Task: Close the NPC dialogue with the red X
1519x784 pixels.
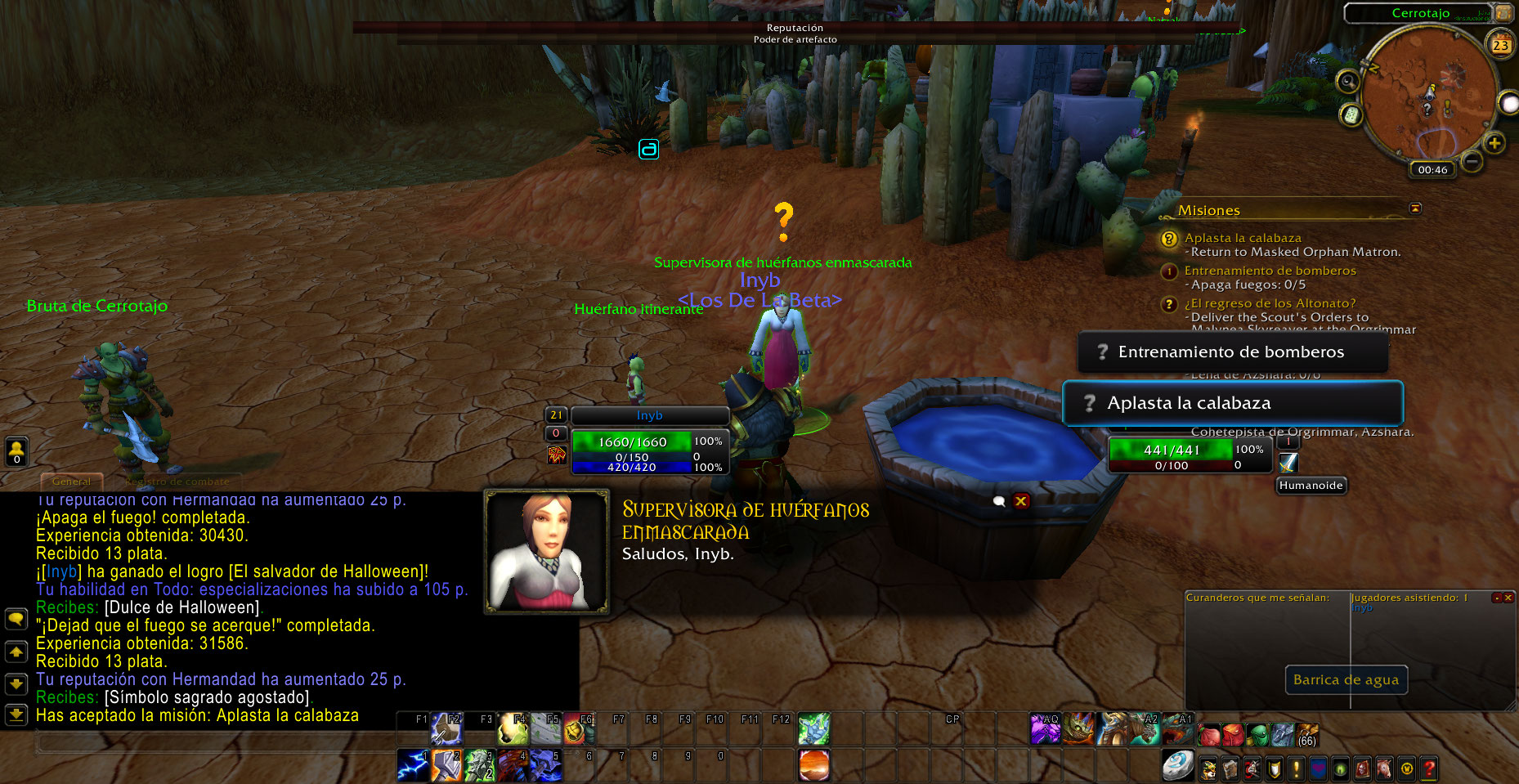Action: click(x=1021, y=501)
